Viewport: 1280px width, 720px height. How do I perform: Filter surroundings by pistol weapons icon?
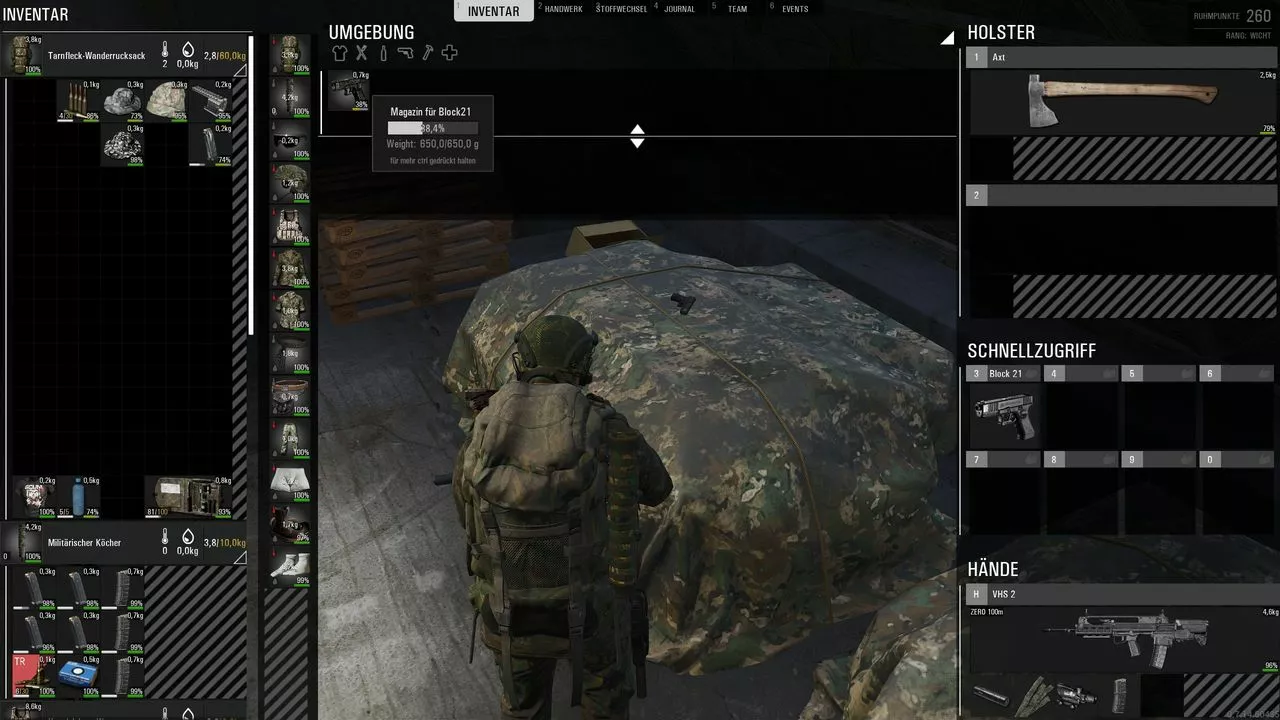405,53
